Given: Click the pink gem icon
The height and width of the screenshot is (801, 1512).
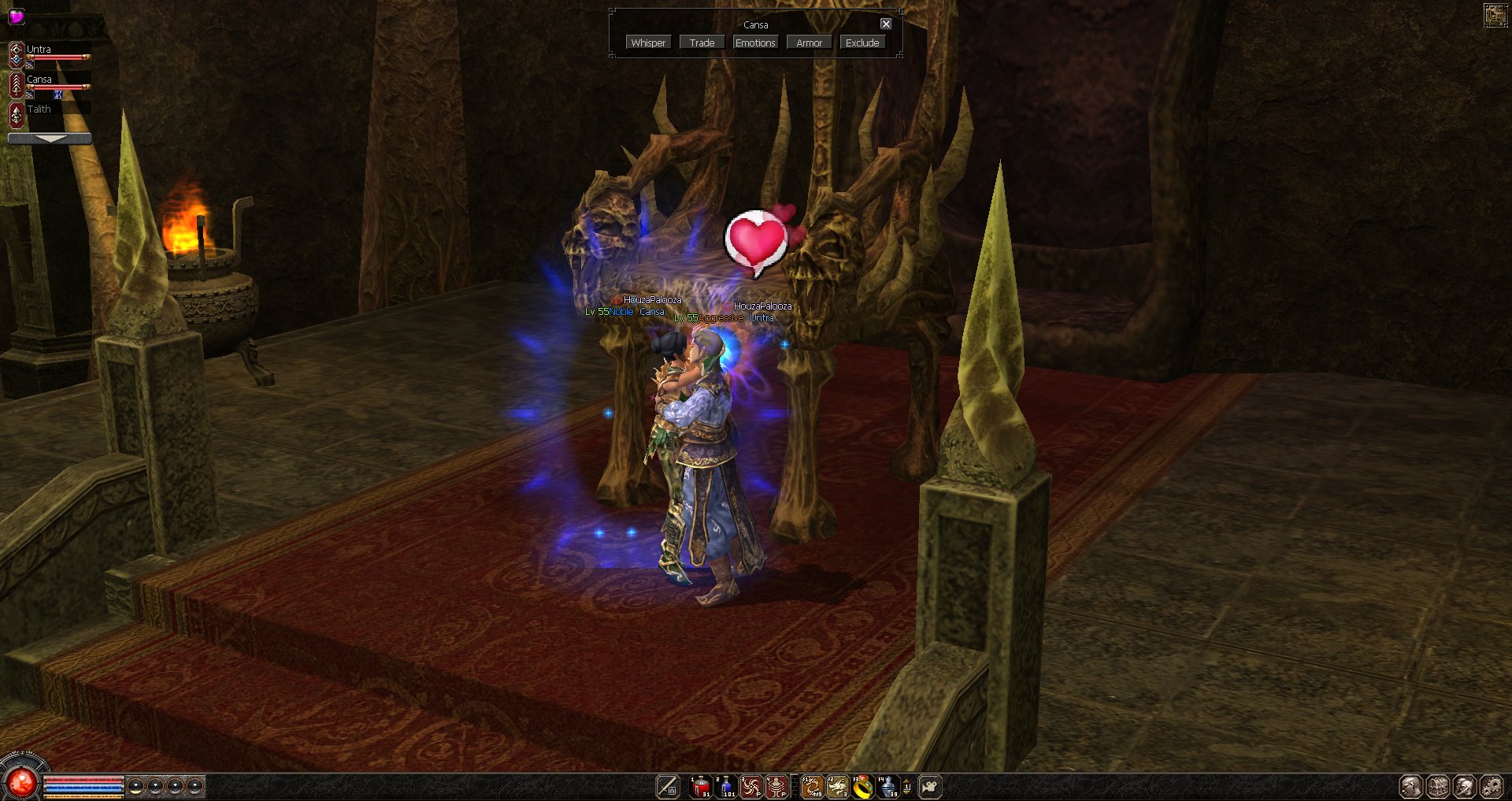Looking at the screenshot, I should click(16, 16).
